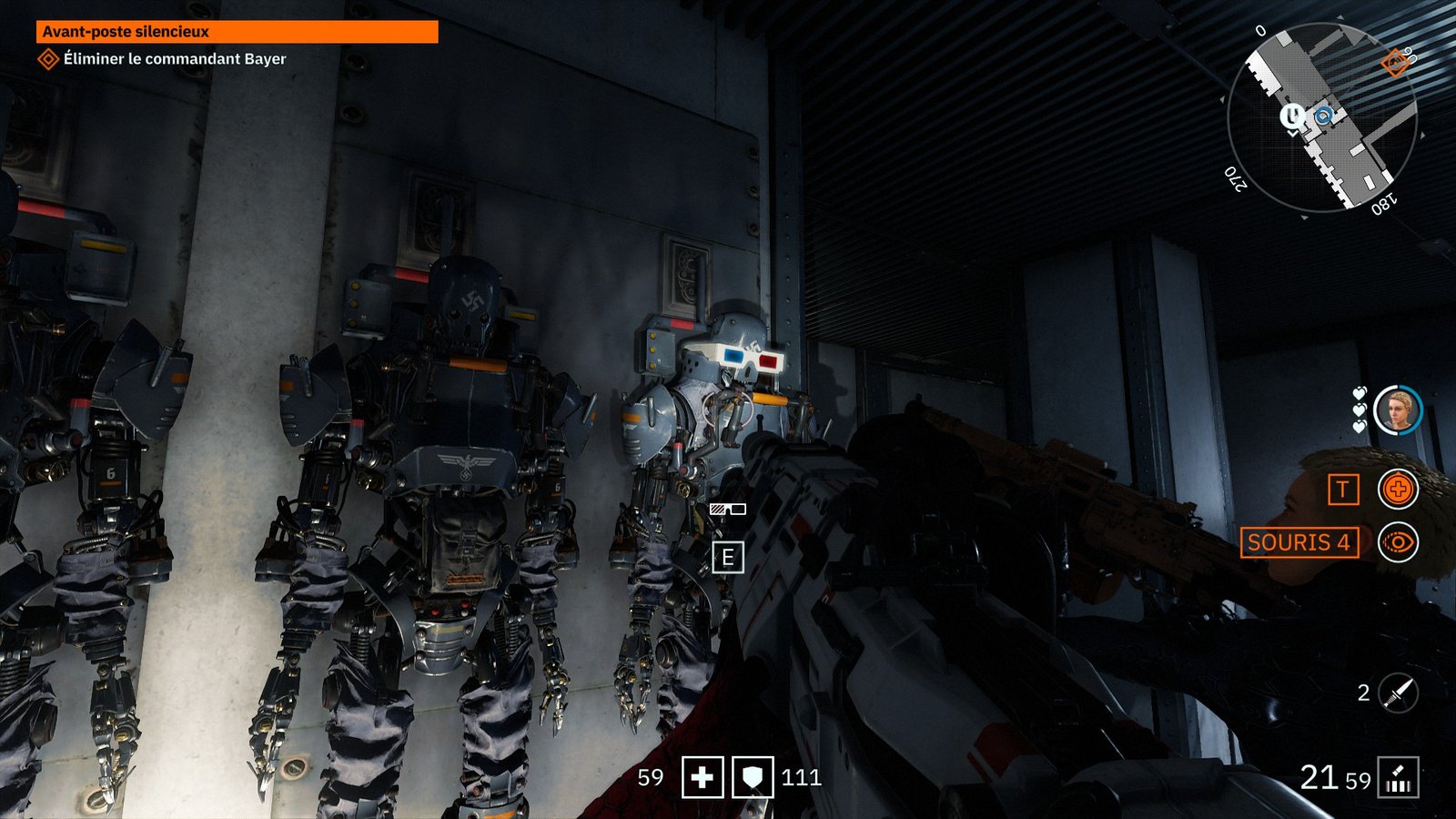Click the health cross icon
Screen dimensions: 1456x819
pos(703,778)
